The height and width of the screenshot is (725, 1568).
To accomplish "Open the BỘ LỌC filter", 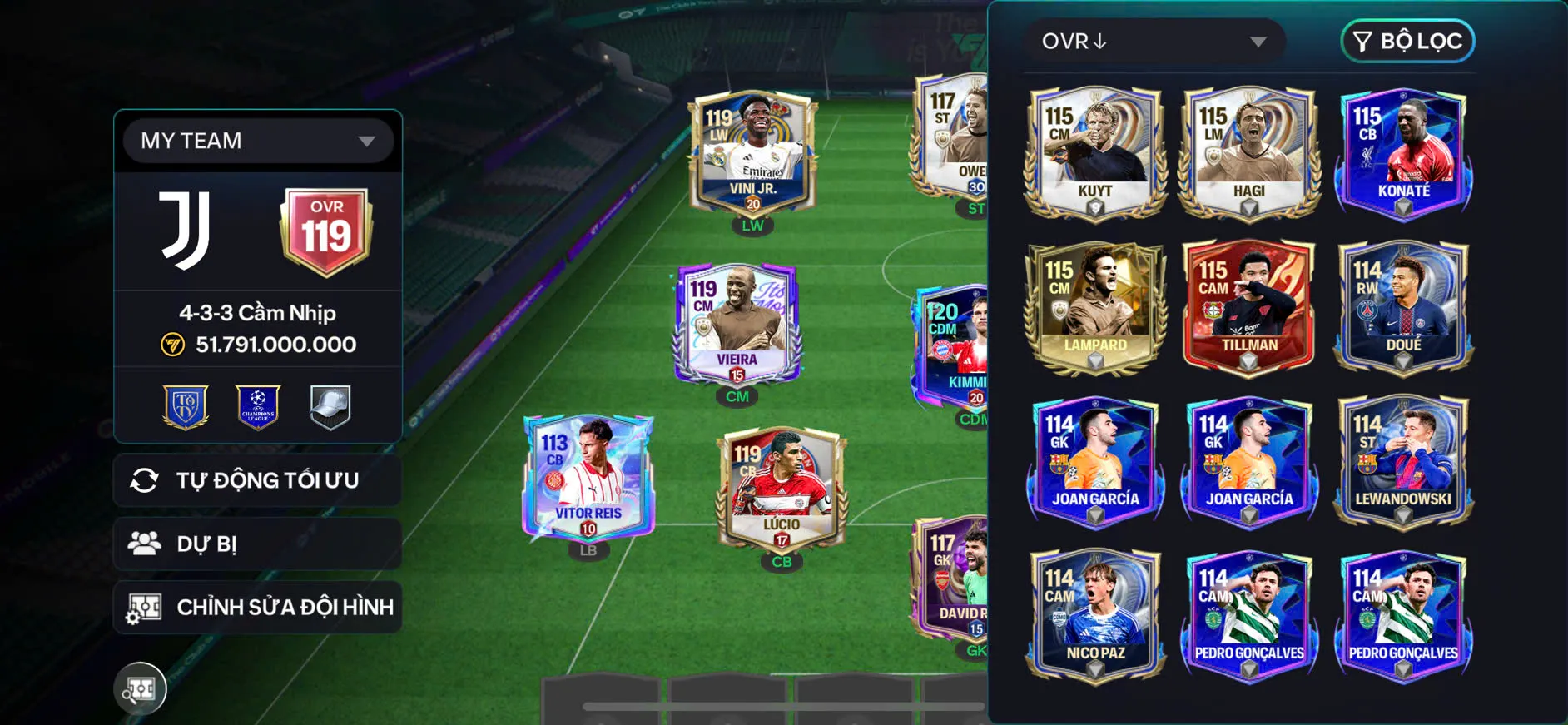I will click(x=1407, y=42).
